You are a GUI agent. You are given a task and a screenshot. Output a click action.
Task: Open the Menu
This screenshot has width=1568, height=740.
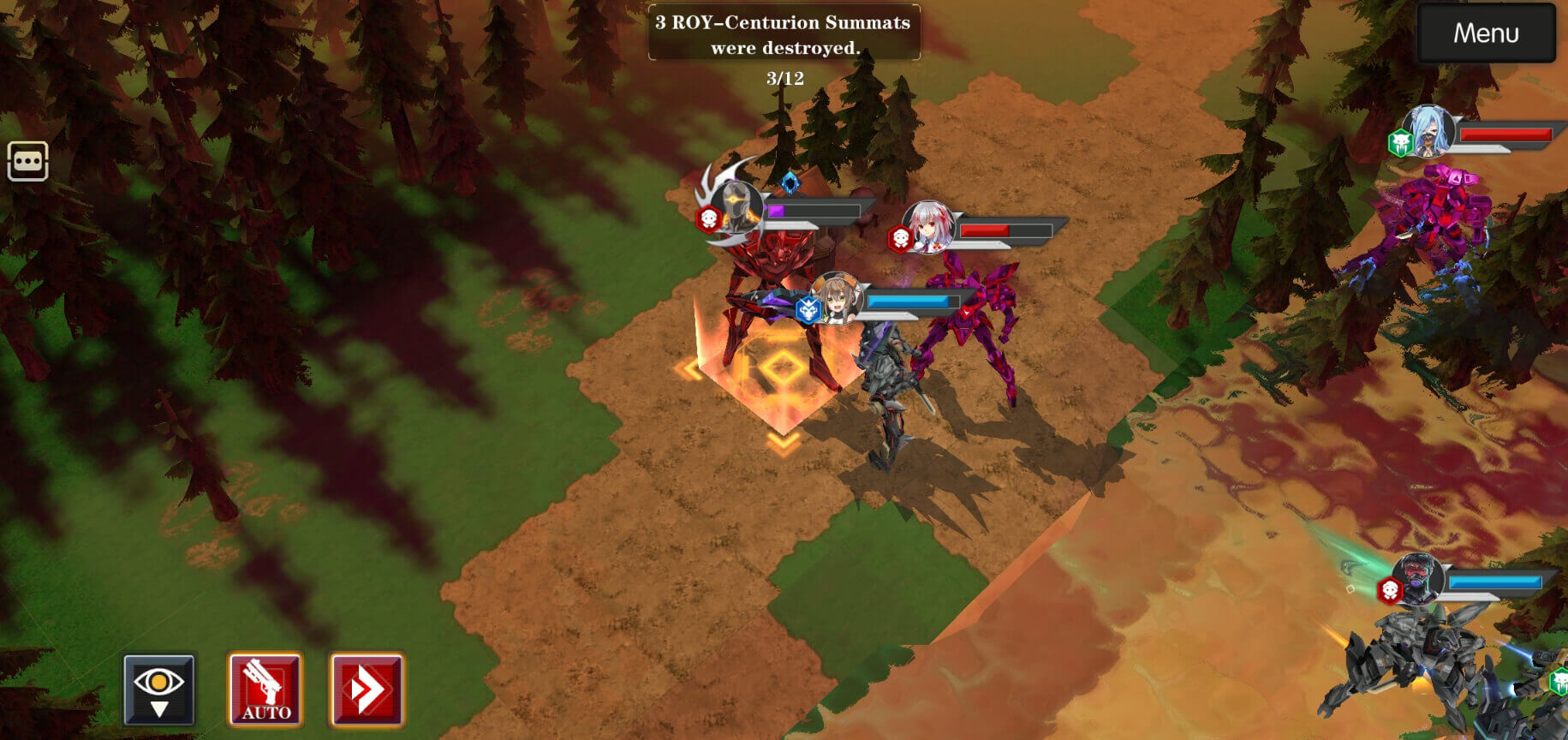coord(1485,33)
